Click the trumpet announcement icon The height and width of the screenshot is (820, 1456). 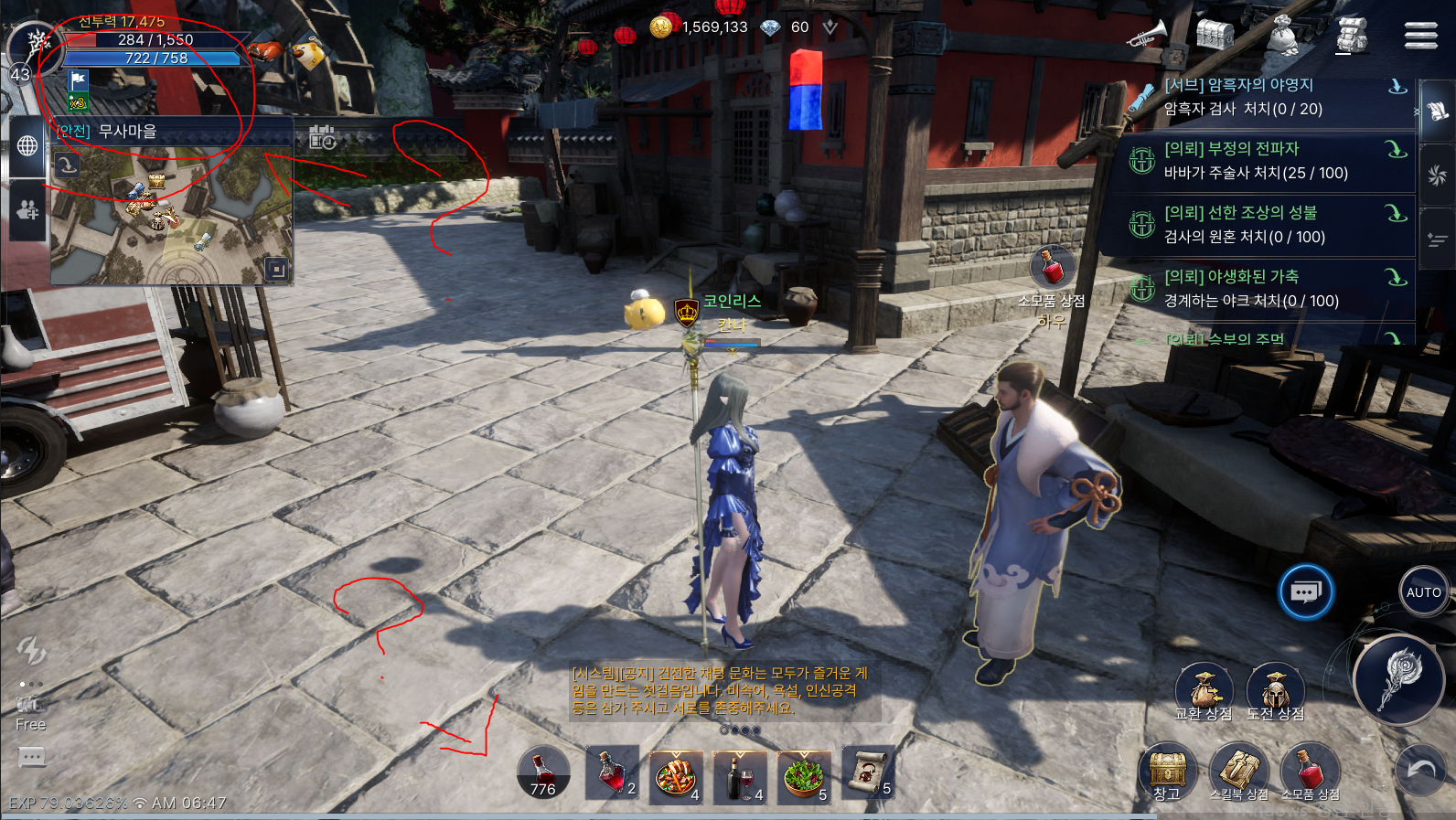point(1148,36)
